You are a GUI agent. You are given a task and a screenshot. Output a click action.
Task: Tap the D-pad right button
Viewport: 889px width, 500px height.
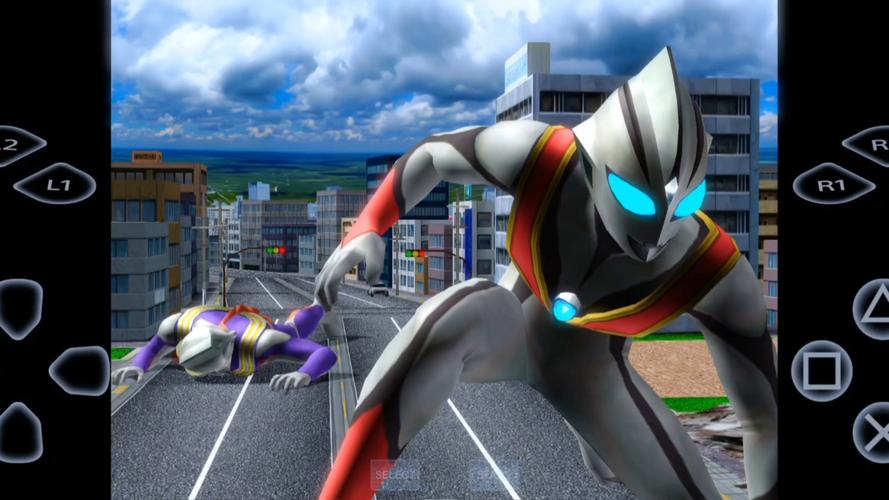[80, 371]
